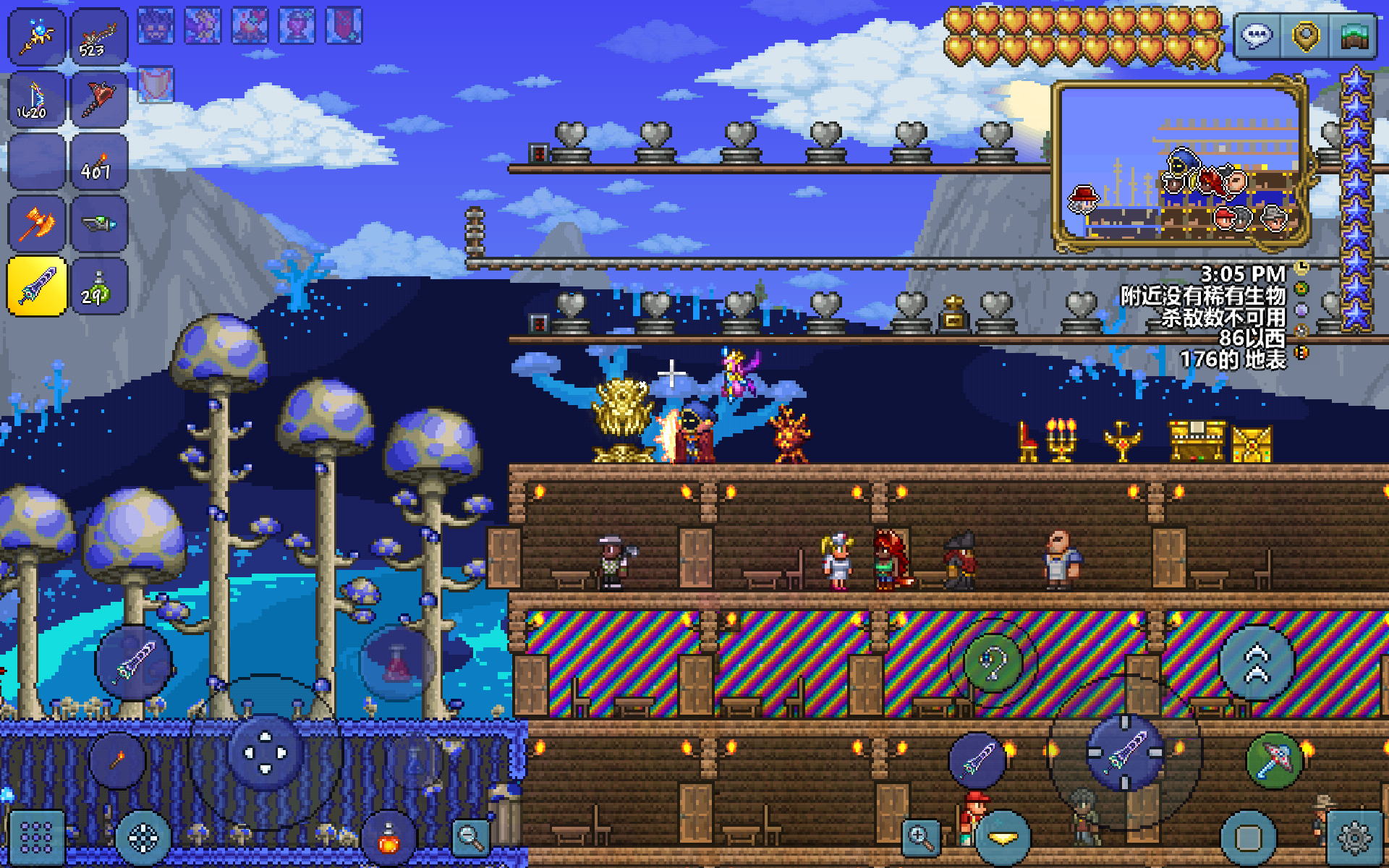The height and width of the screenshot is (868, 1389).
Task: Open the chat speech bubble button
Action: tap(1257, 35)
